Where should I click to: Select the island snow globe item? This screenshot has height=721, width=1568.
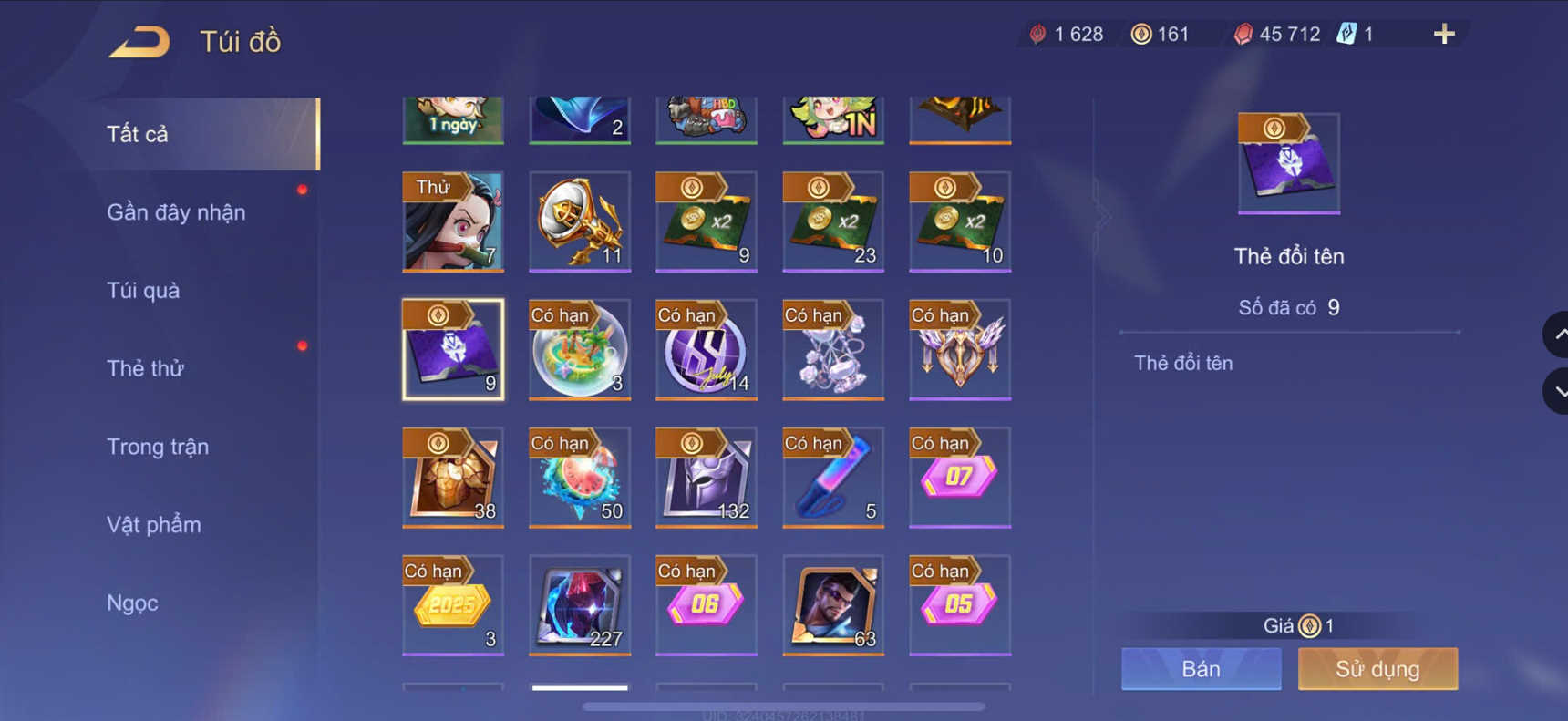point(580,349)
